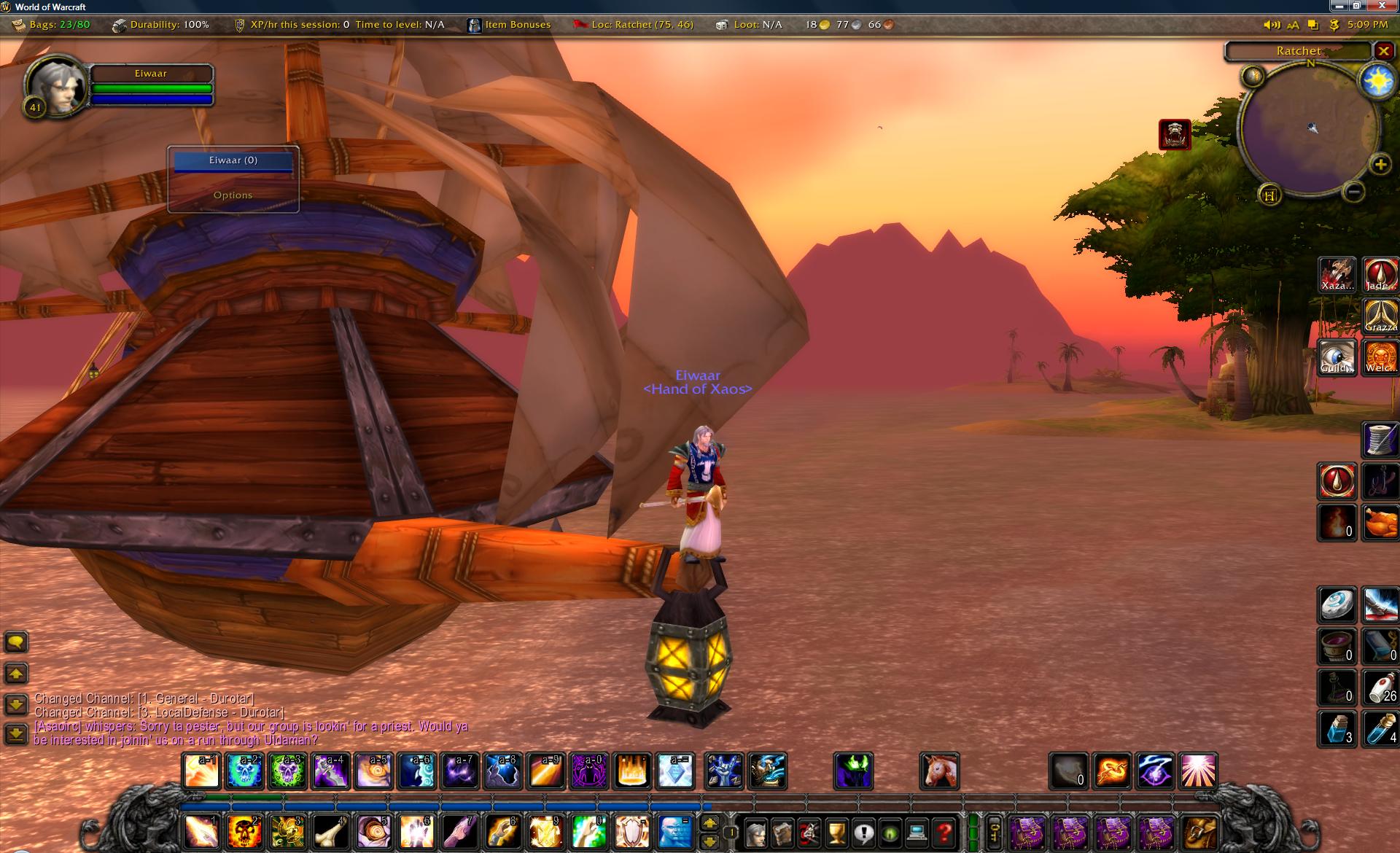Viewport: 1400px width, 853px height.
Task: Open the character info micro button
Action: click(756, 832)
